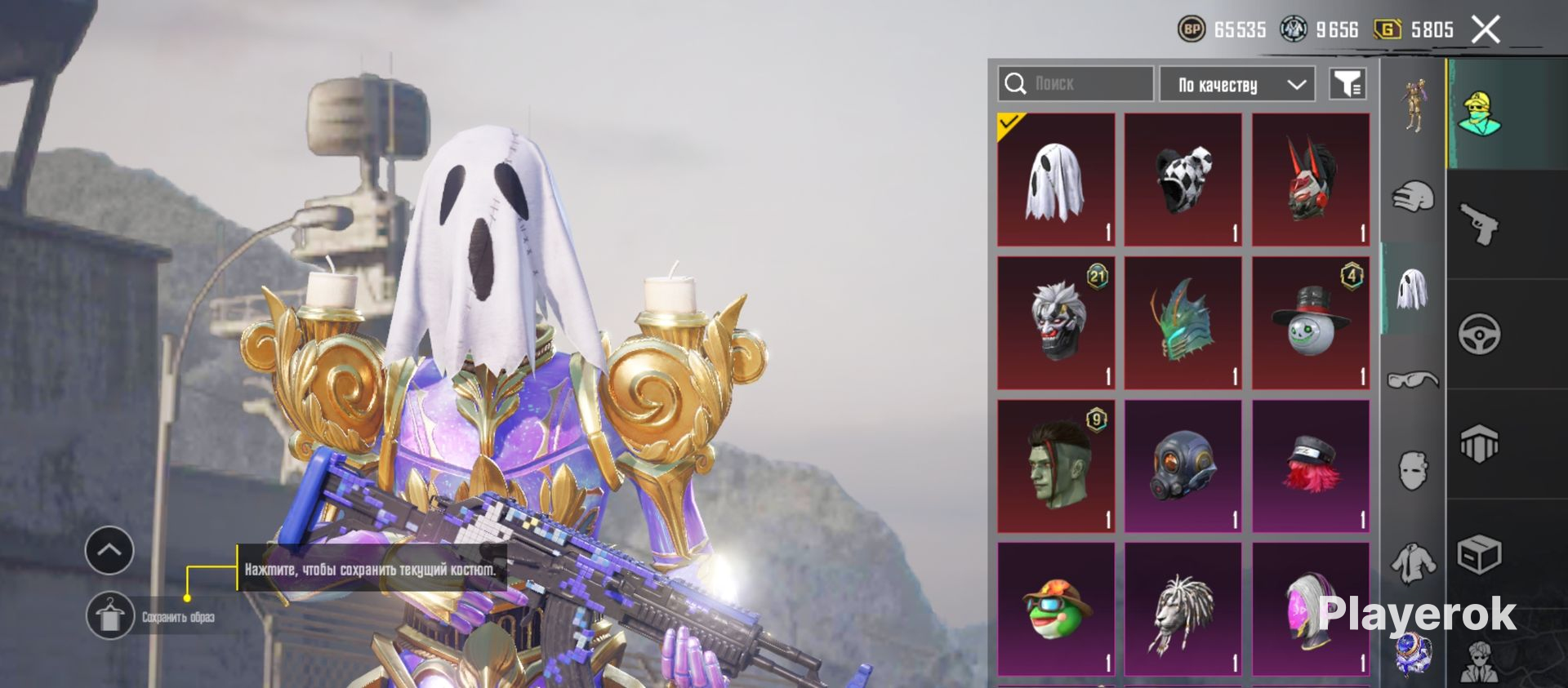Viewport: 1568px width, 688px height.
Task: Open the face mask category tab
Action: coord(1413,471)
